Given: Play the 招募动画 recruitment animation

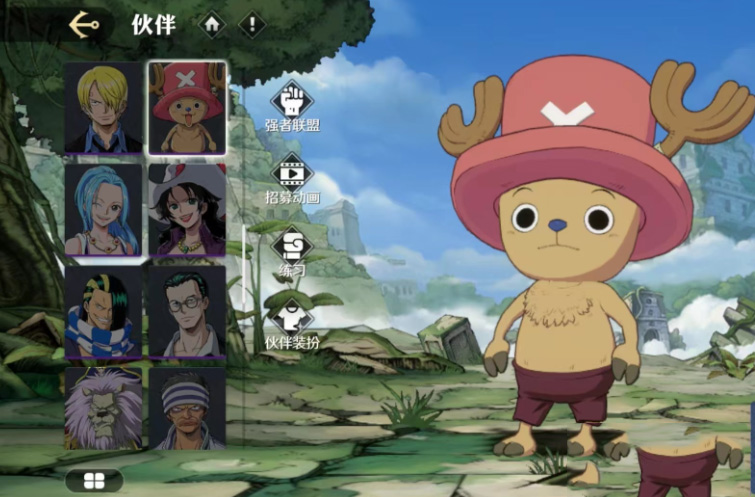Looking at the screenshot, I should click(292, 178).
